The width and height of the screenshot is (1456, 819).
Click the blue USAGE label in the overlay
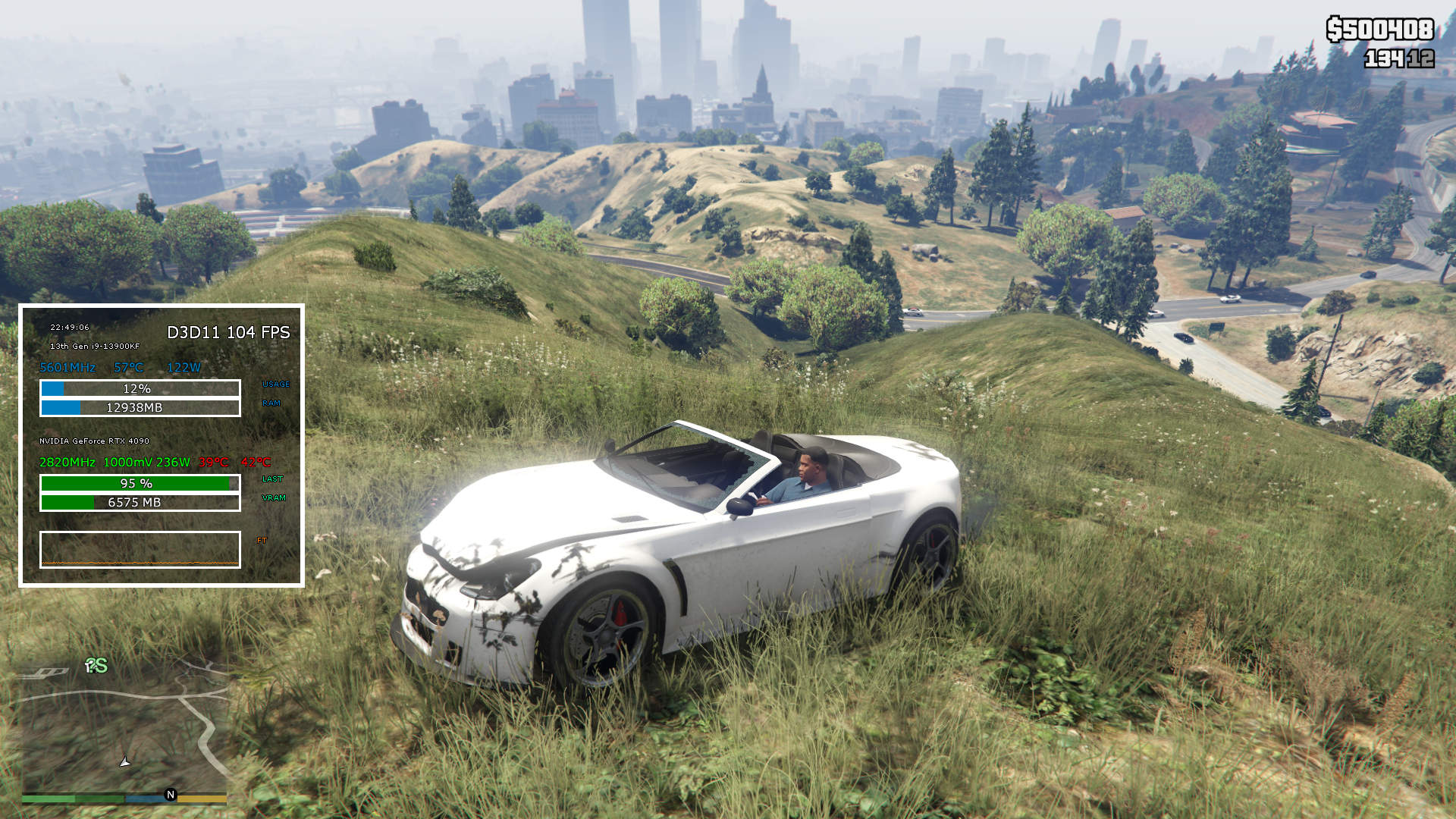click(275, 384)
